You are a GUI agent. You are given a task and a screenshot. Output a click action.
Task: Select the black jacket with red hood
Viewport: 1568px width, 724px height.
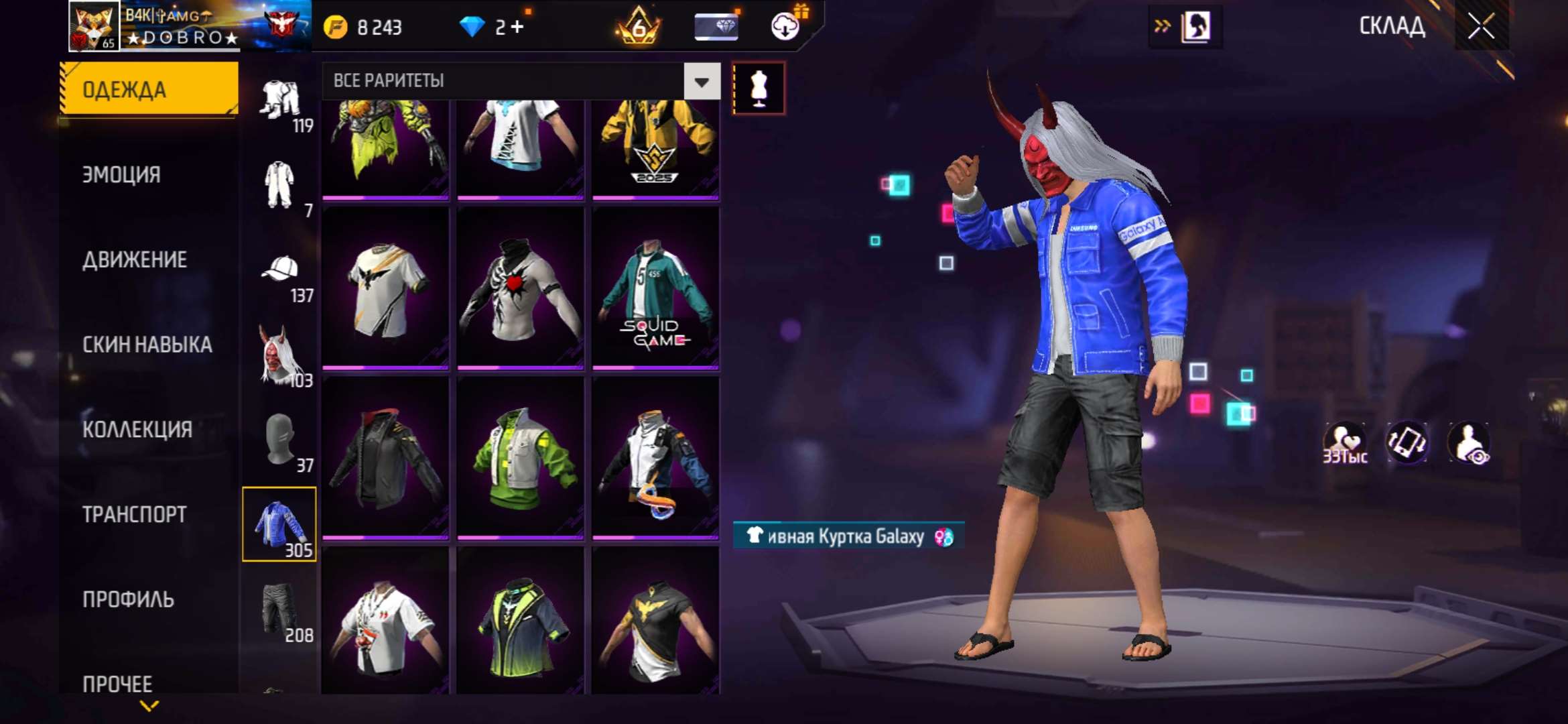coord(385,459)
